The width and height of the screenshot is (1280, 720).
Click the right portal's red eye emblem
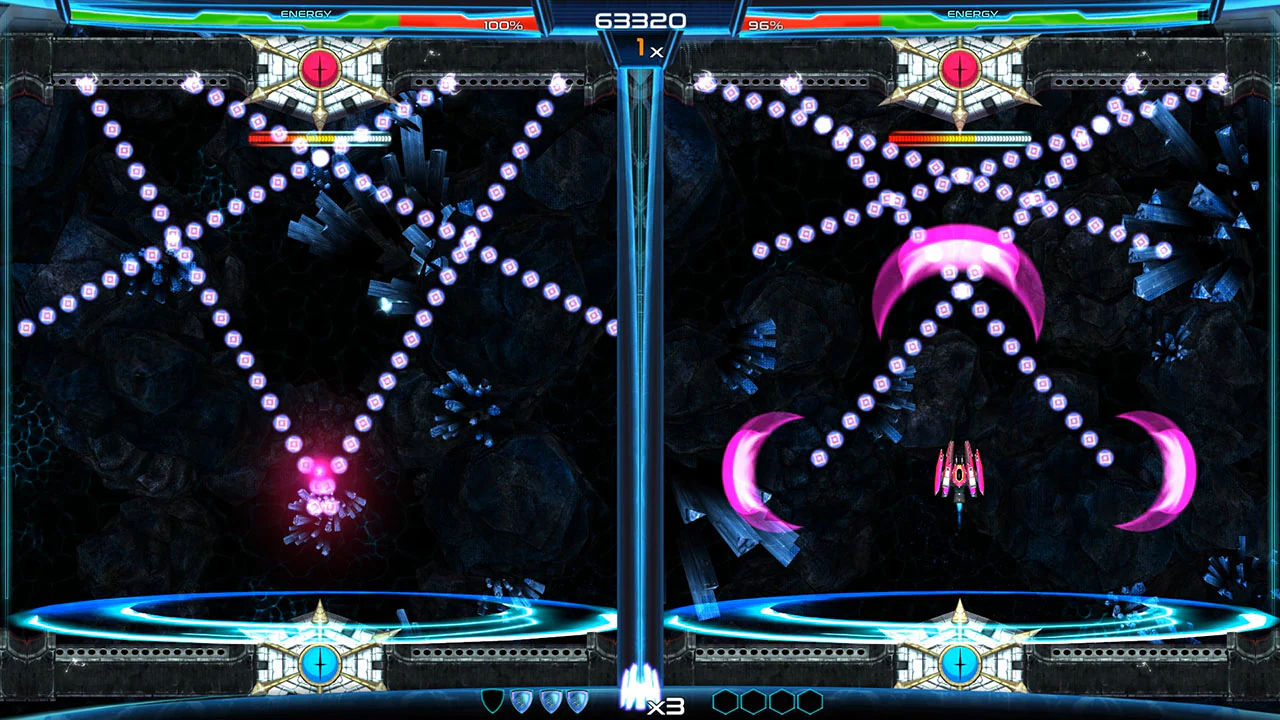click(959, 68)
